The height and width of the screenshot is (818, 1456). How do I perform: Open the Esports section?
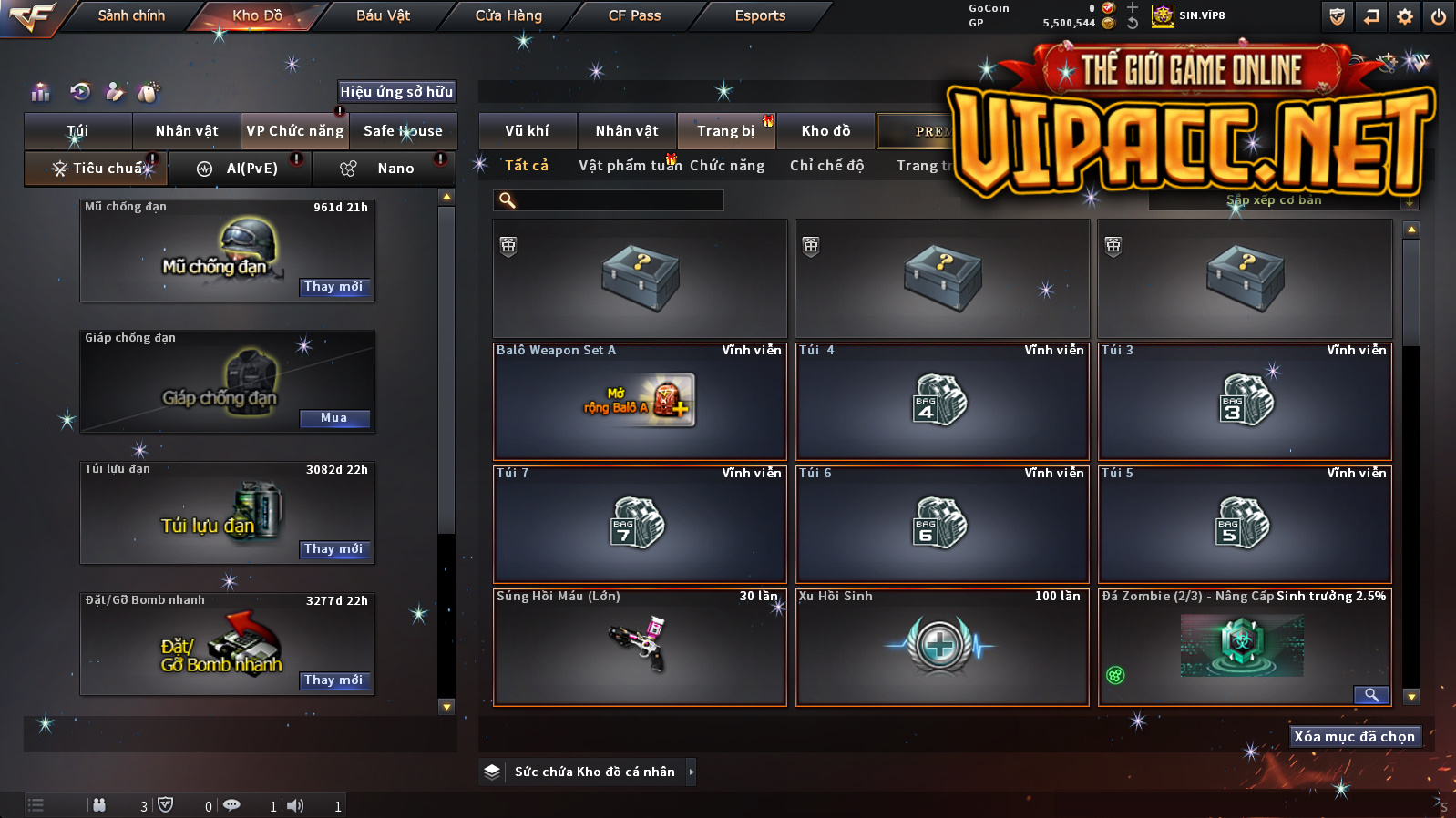[x=760, y=15]
